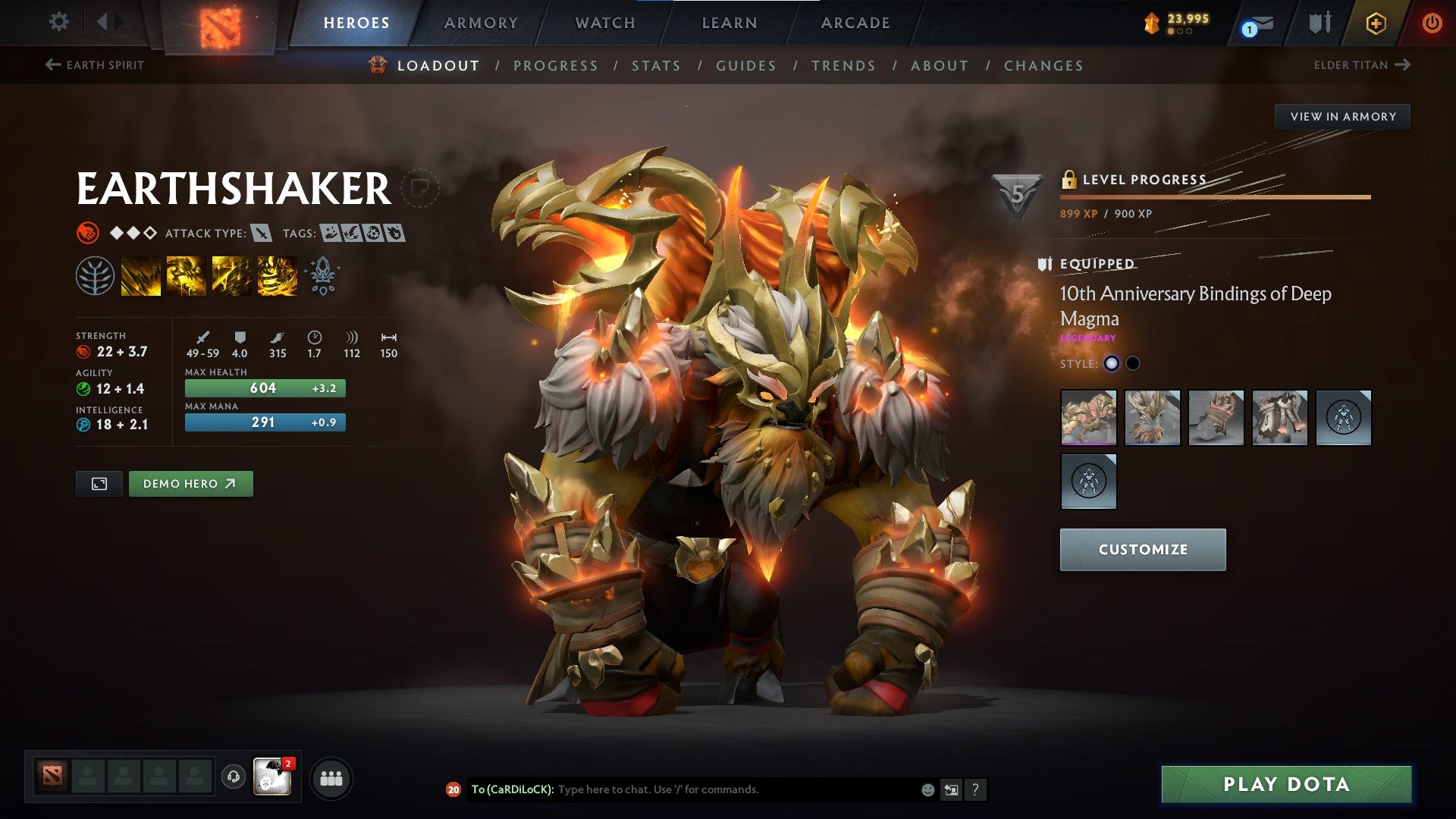Toggle the settings gear icon

click(x=58, y=23)
